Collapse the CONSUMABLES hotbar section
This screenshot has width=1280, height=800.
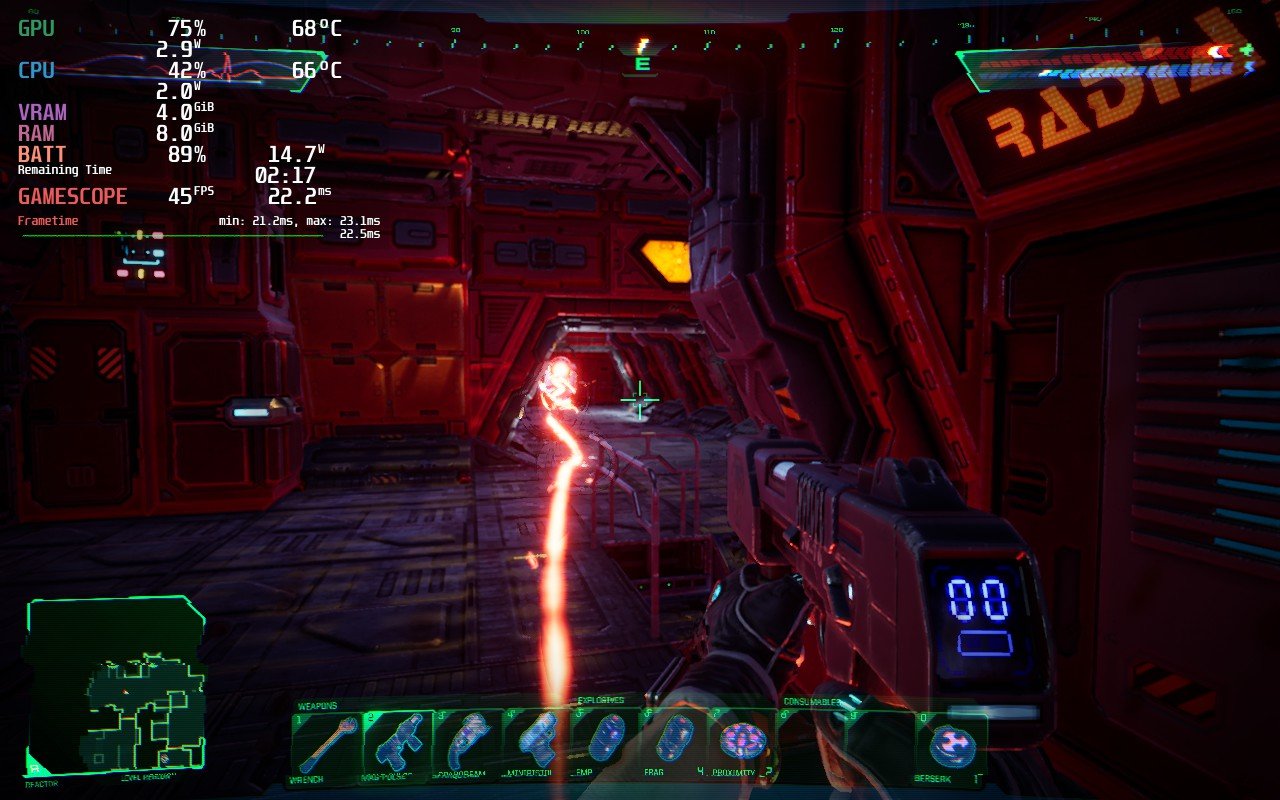(x=812, y=701)
